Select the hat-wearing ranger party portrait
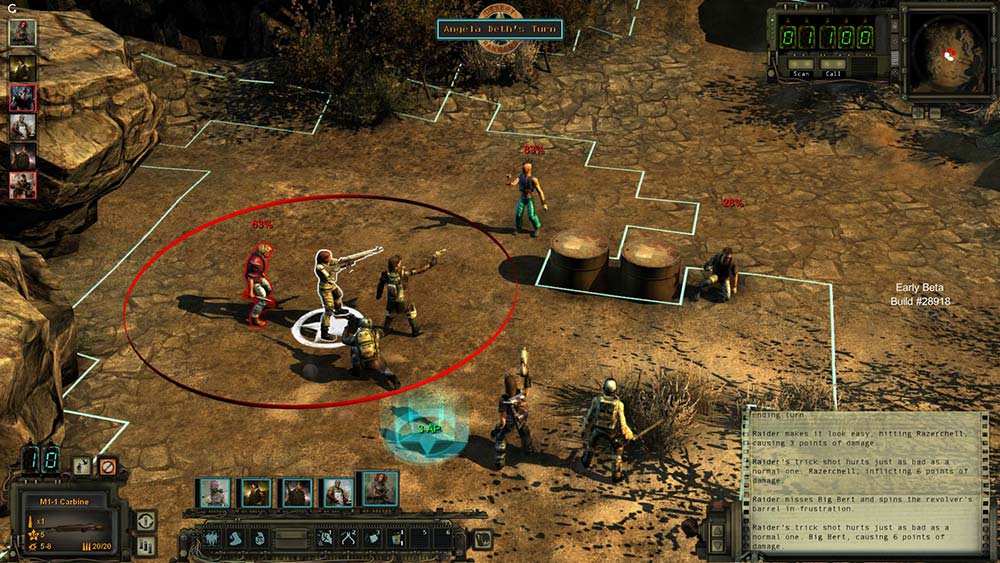This screenshot has height=563, width=1000. pyautogui.click(x=256, y=492)
